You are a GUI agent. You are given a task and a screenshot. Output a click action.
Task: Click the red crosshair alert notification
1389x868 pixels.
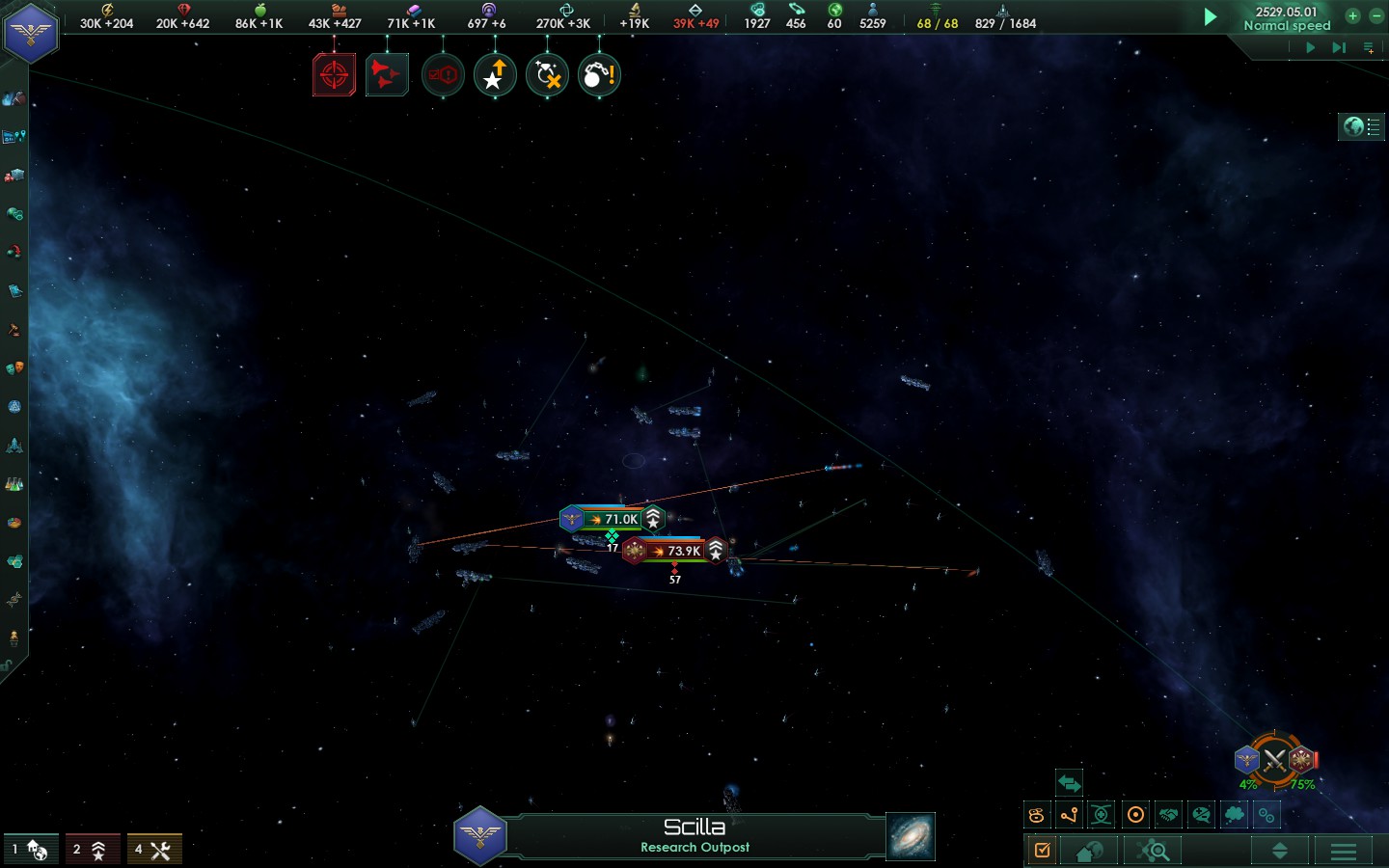pyautogui.click(x=334, y=75)
